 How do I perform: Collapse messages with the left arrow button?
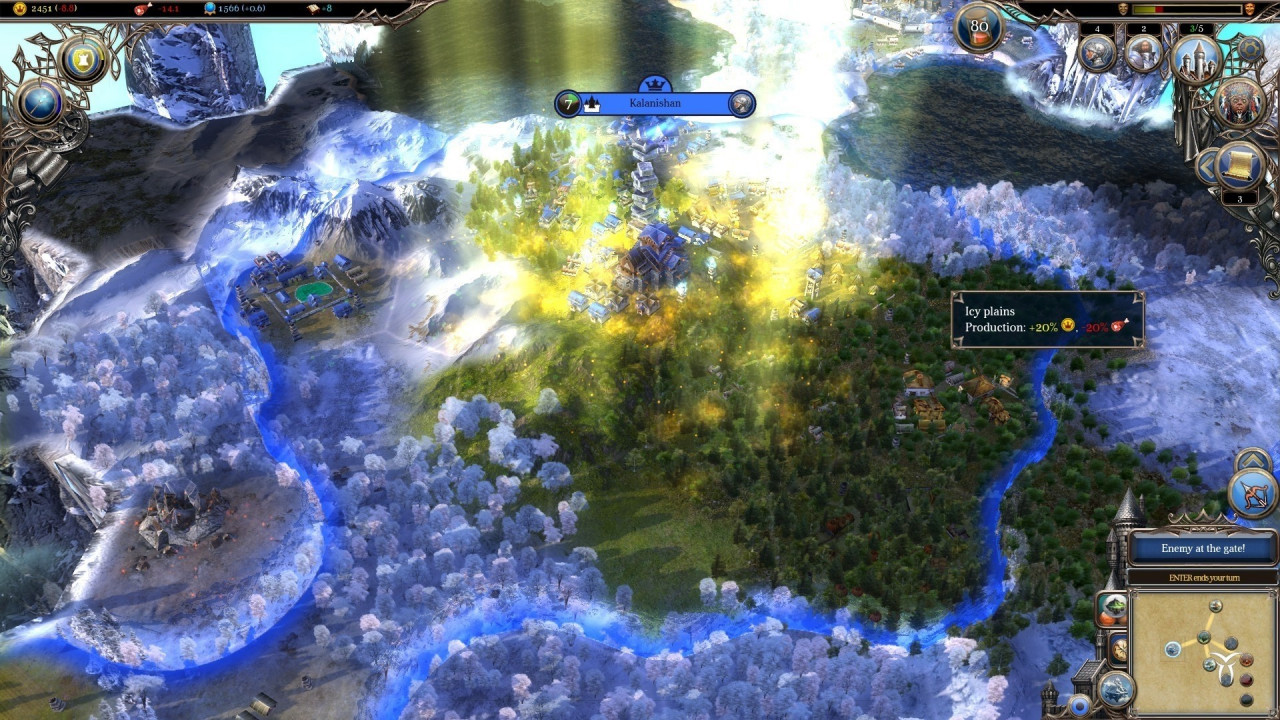pyautogui.click(x=1207, y=165)
